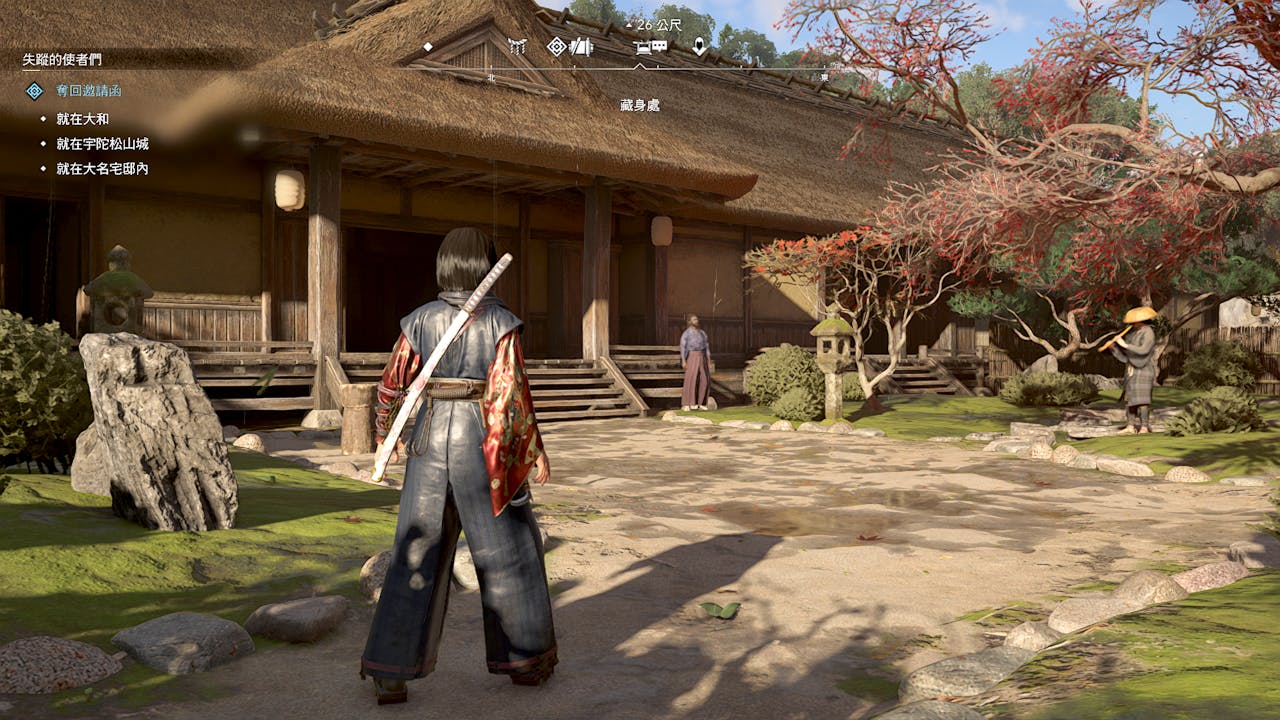1280x720 pixels.
Task: Click the scroll marker on the compass
Action: pos(581,46)
